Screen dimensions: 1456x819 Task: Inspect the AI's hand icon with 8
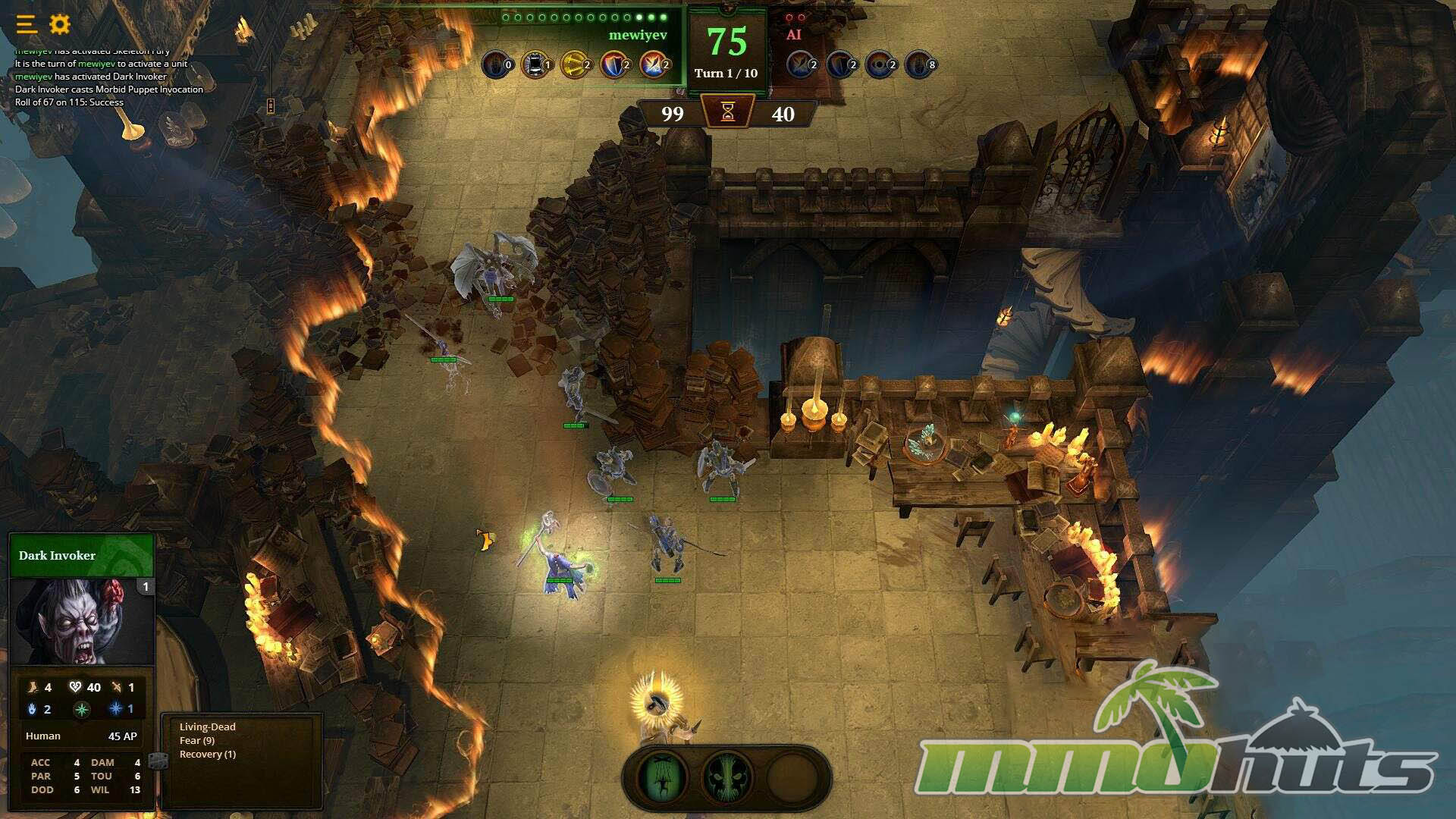point(918,64)
